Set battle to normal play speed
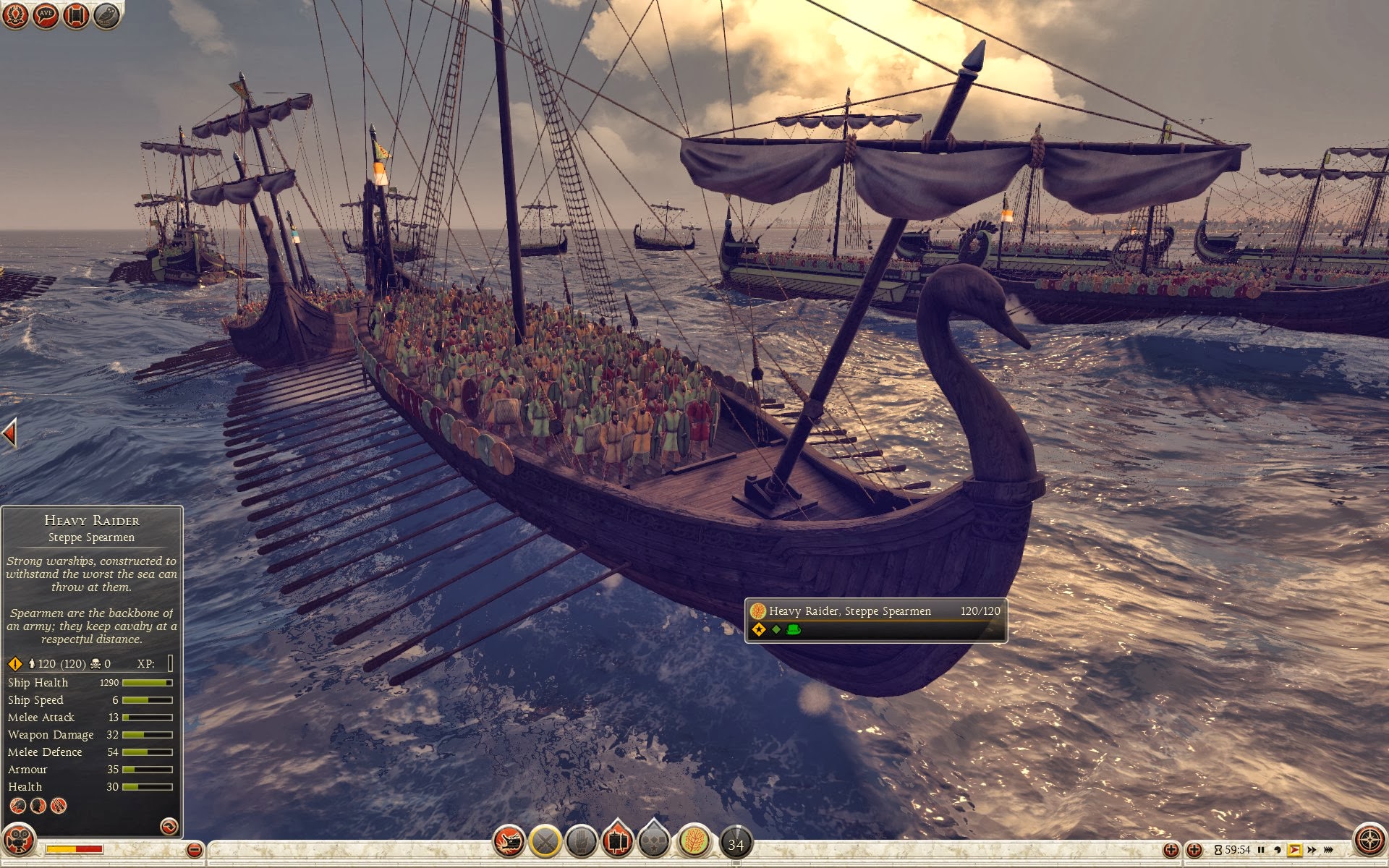The width and height of the screenshot is (1389, 868). coord(1294,850)
